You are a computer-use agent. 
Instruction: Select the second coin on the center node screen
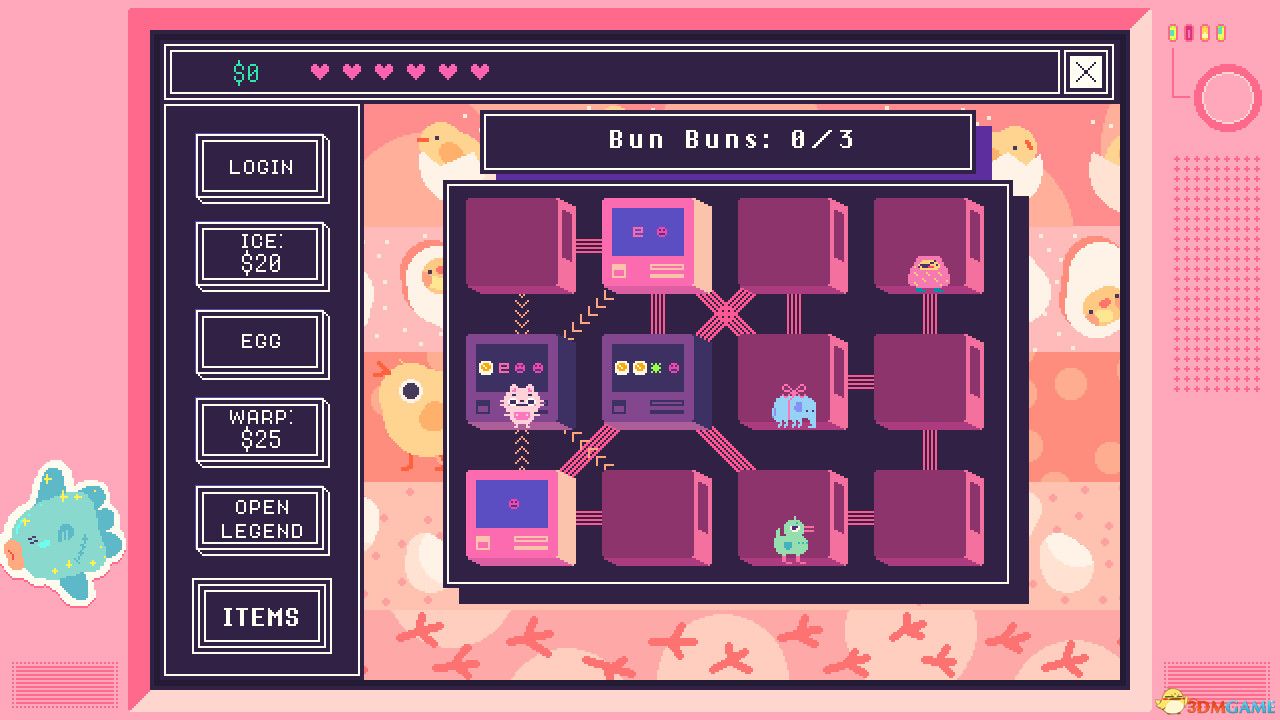pyautogui.click(x=639, y=366)
